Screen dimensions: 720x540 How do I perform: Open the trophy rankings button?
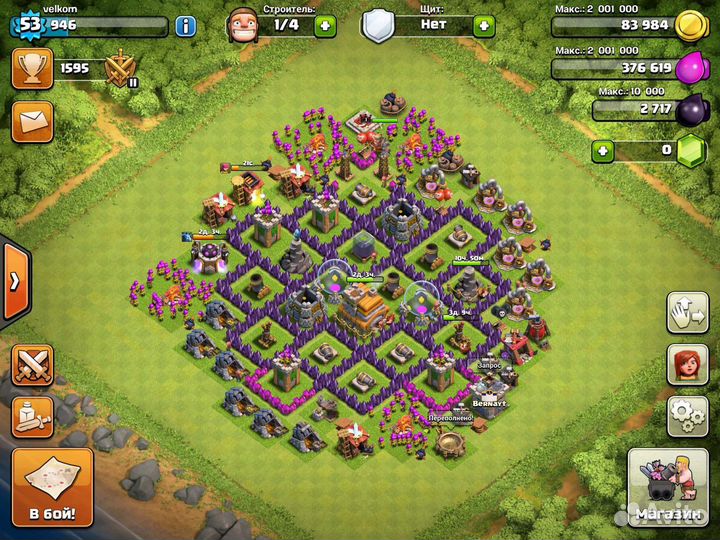point(31,69)
